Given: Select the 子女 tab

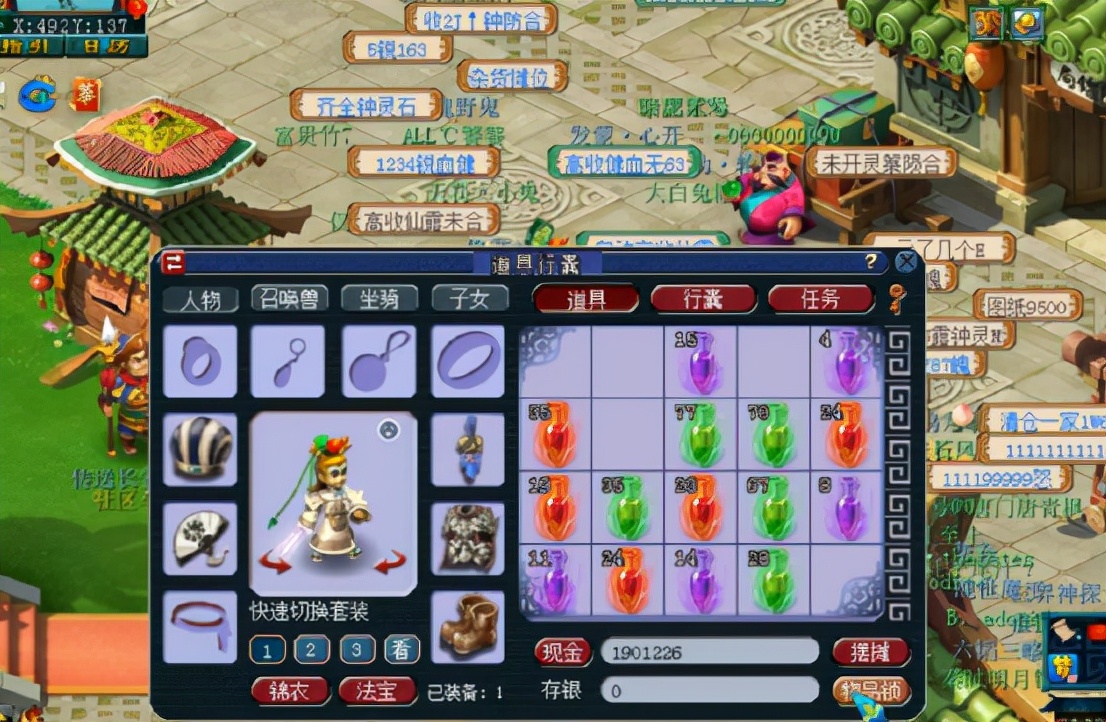Looking at the screenshot, I should pos(470,298).
